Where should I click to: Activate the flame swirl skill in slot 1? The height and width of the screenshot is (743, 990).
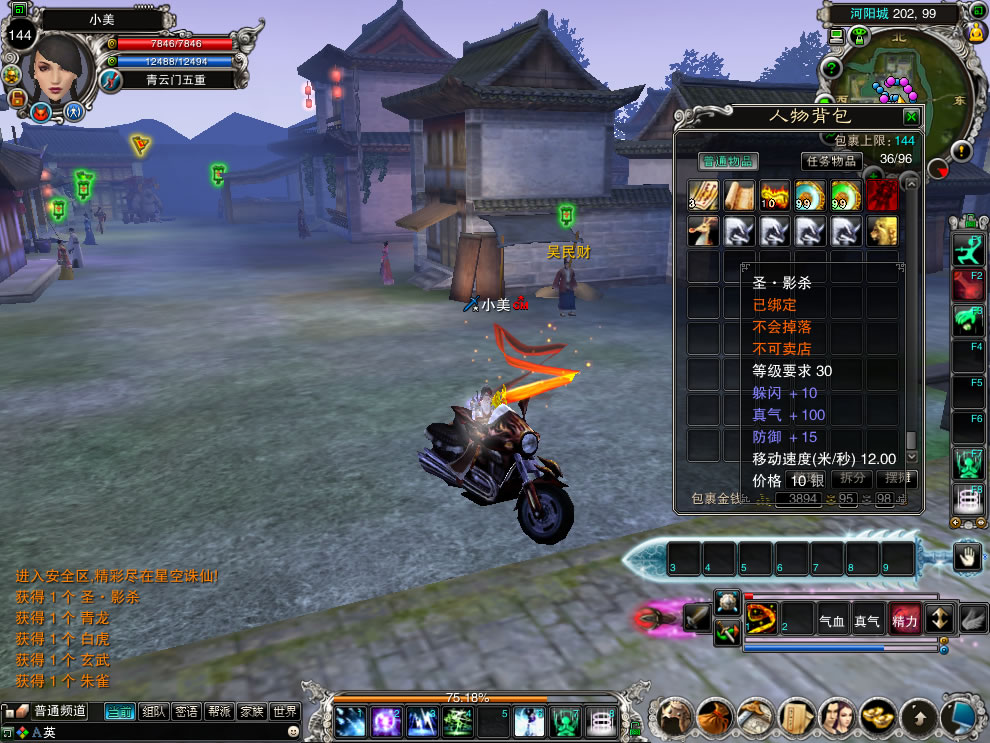click(x=761, y=619)
